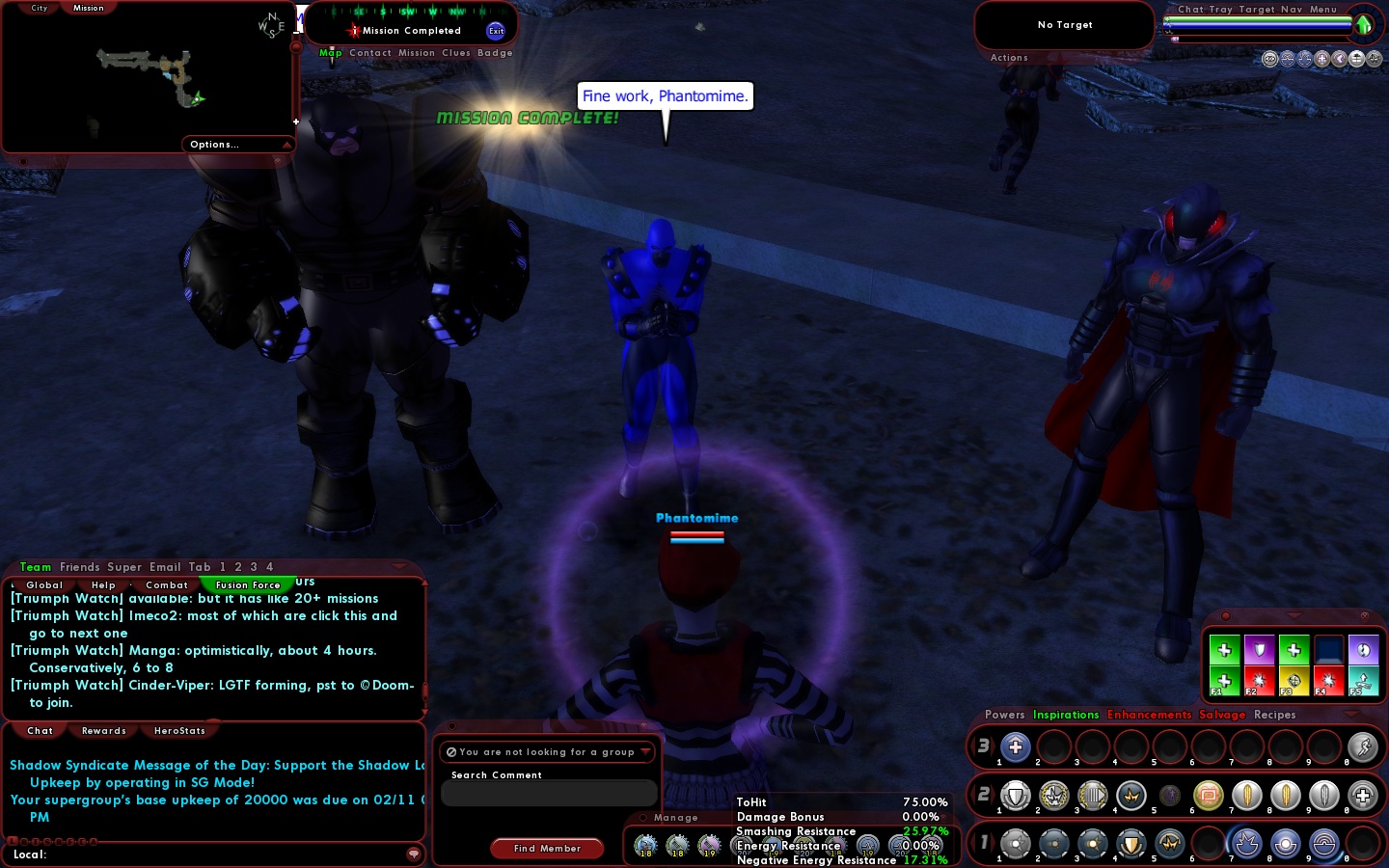Use the yellow F3 accuracy inspiration
The image size is (1389, 868).
pos(1294,681)
